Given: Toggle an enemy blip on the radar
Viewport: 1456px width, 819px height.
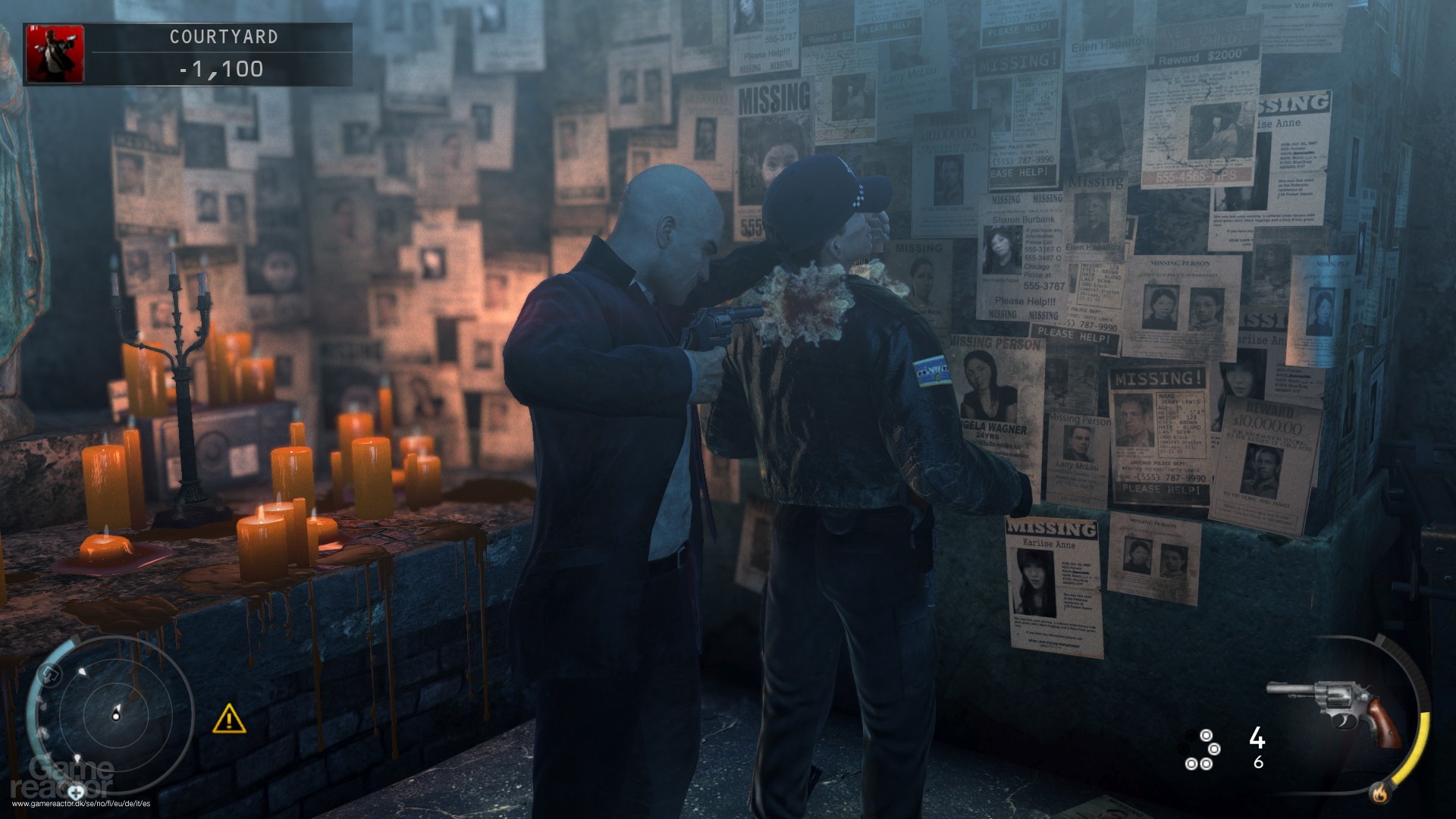Looking at the screenshot, I should coord(83,672).
